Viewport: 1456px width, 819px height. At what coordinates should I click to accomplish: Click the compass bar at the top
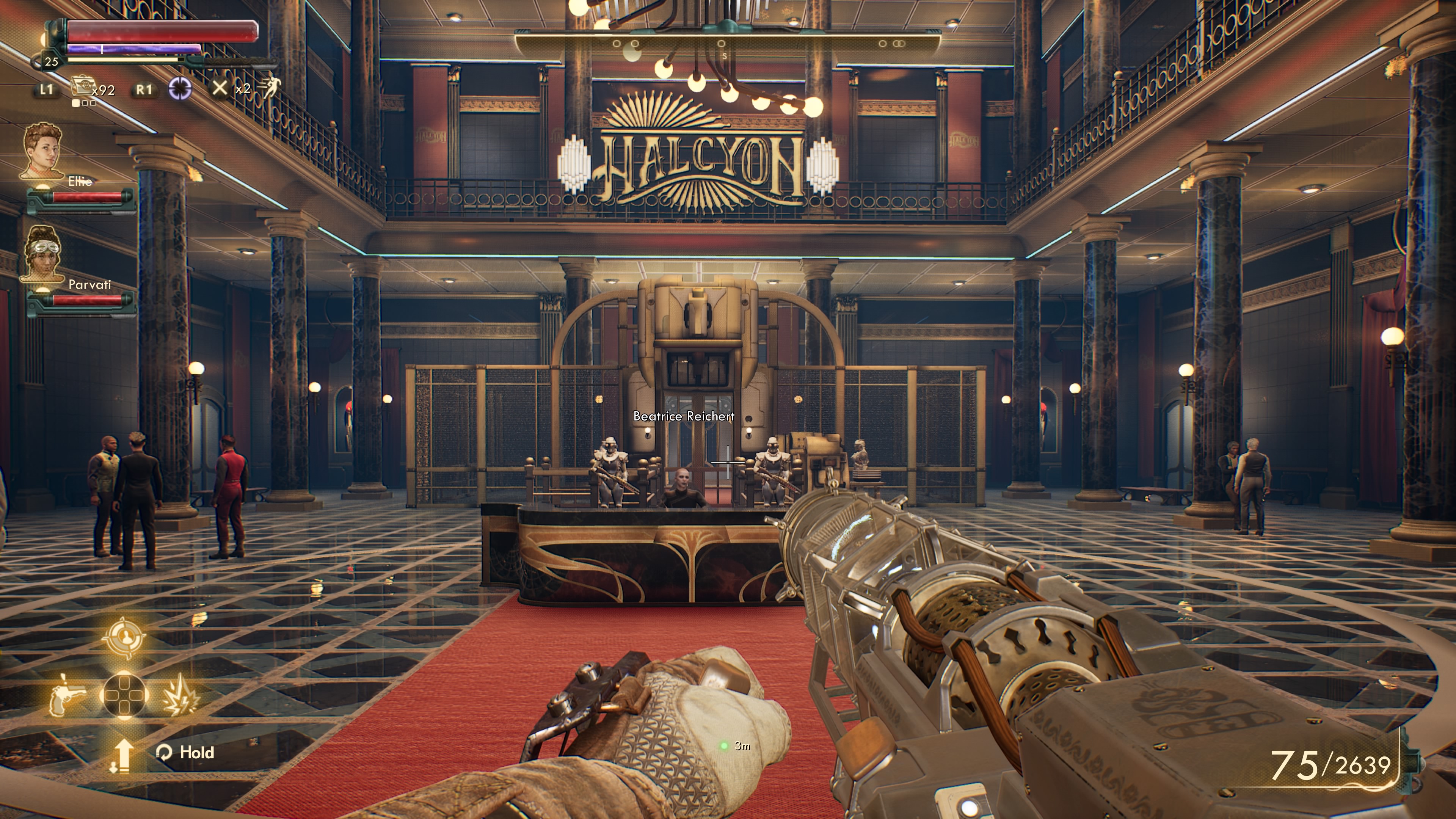pos(727,44)
